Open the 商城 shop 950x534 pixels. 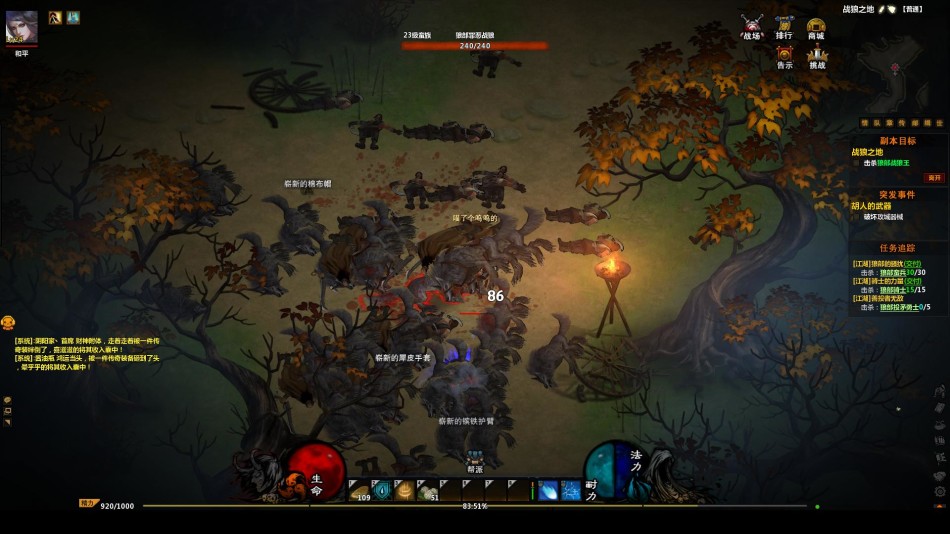(816, 25)
